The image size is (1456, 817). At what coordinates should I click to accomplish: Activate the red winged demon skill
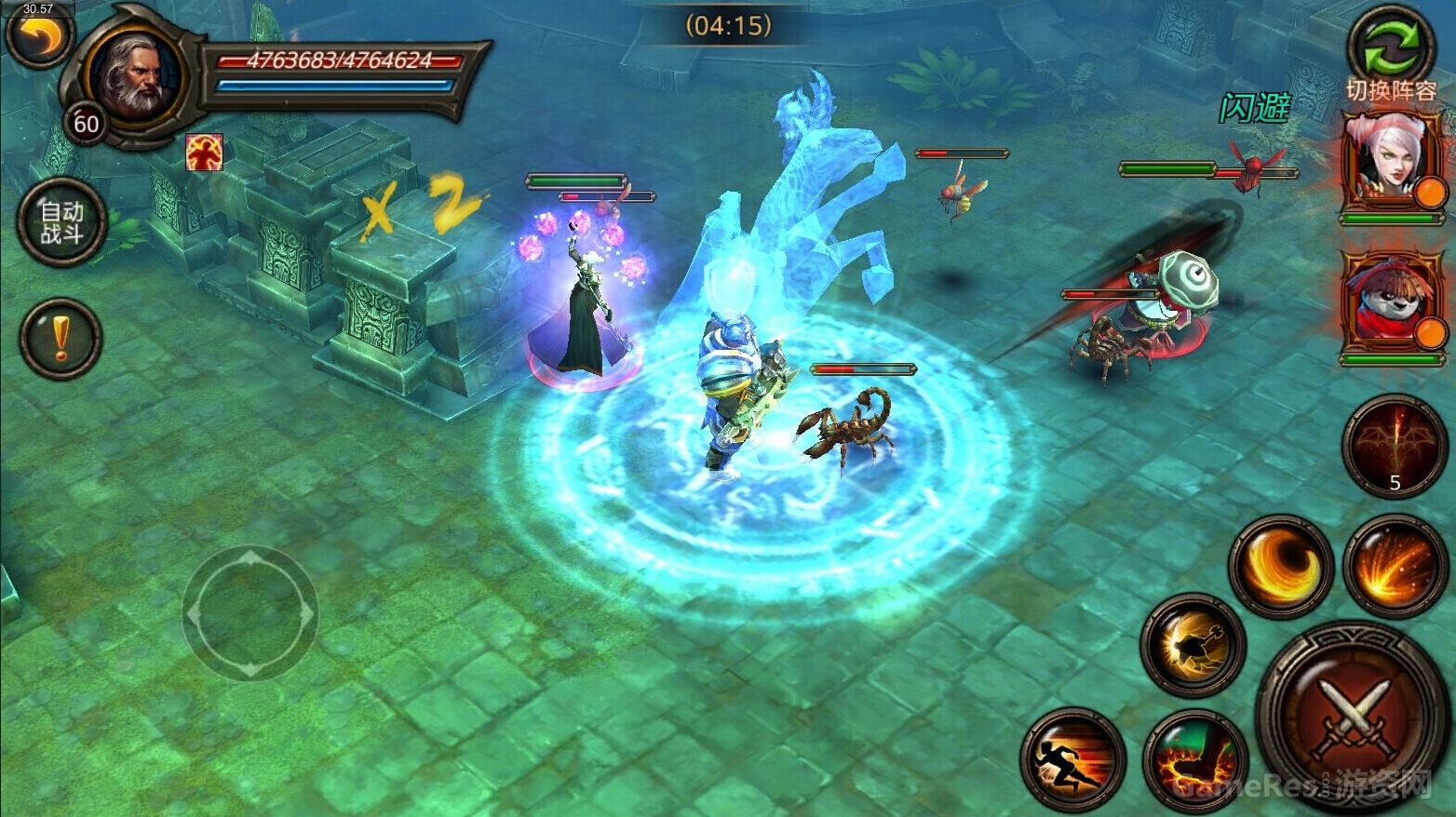pos(1394,445)
